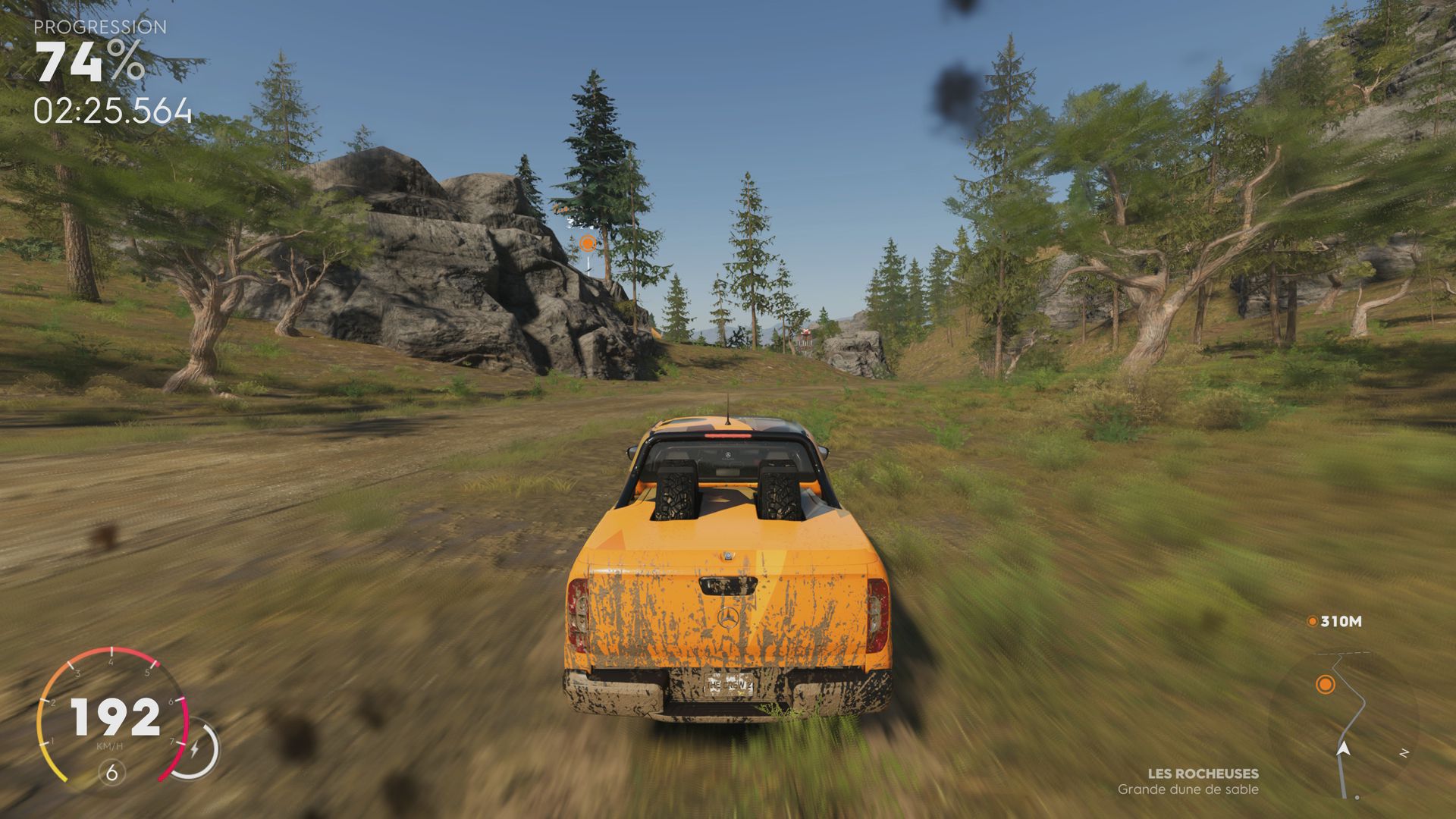Click the KM/H label inside the speedometer
The height and width of the screenshot is (819, 1456).
pyautogui.click(x=110, y=746)
